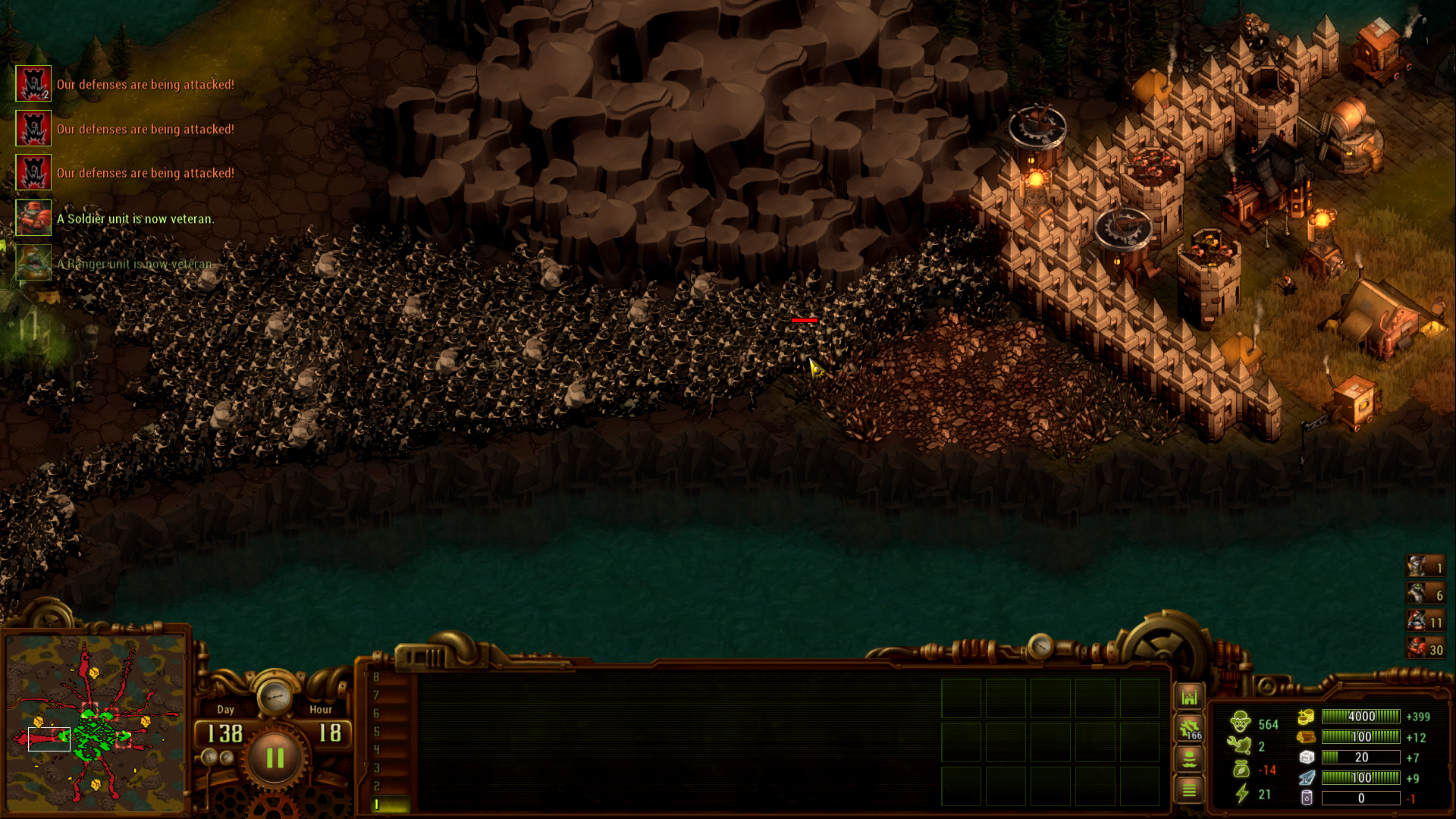Select control group 1 tab
Screen dimensions: 1456x819
pyautogui.click(x=390, y=804)
